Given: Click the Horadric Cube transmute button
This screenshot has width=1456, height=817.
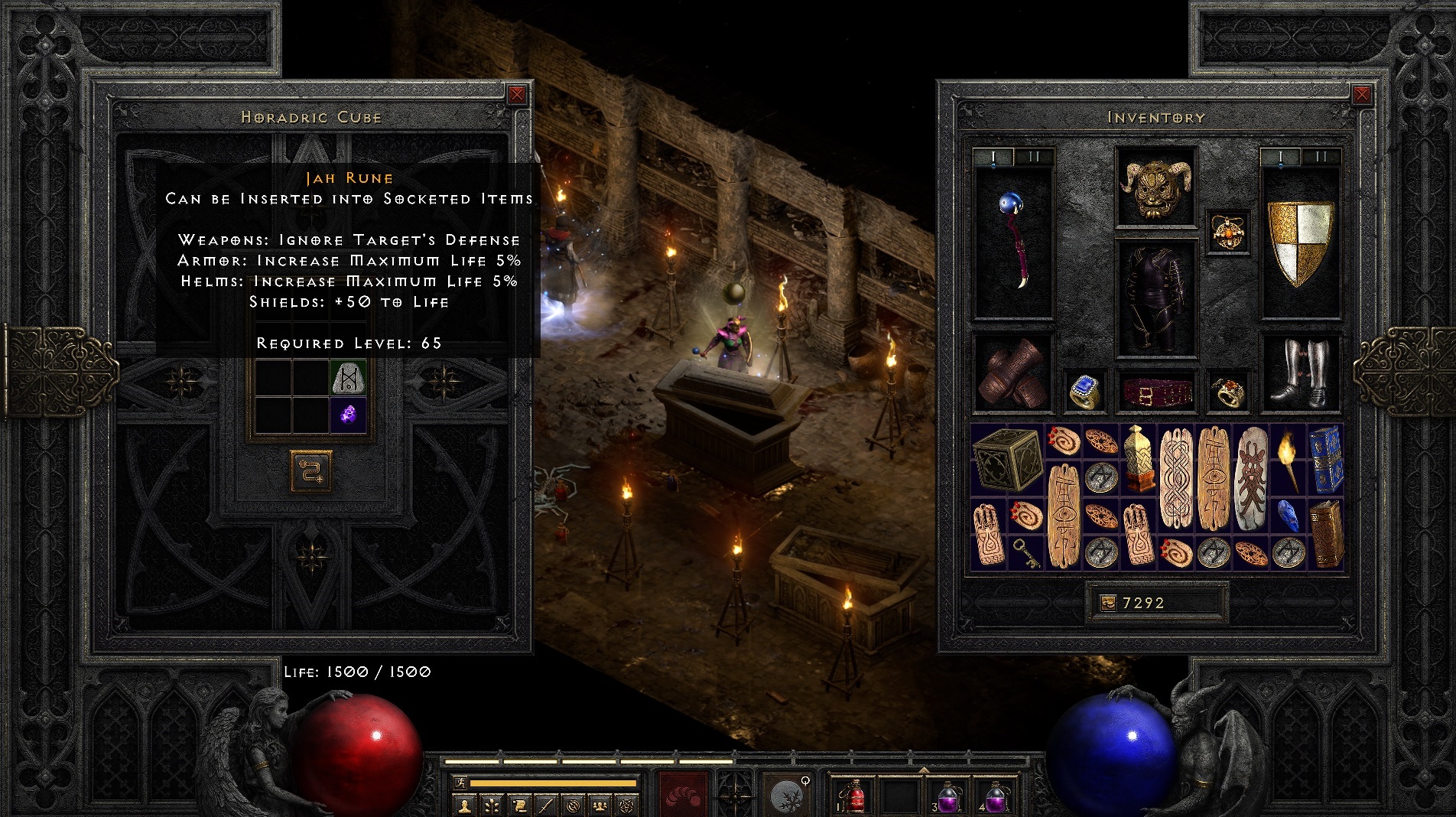Looking at the screenshot, I should point(311,470).
